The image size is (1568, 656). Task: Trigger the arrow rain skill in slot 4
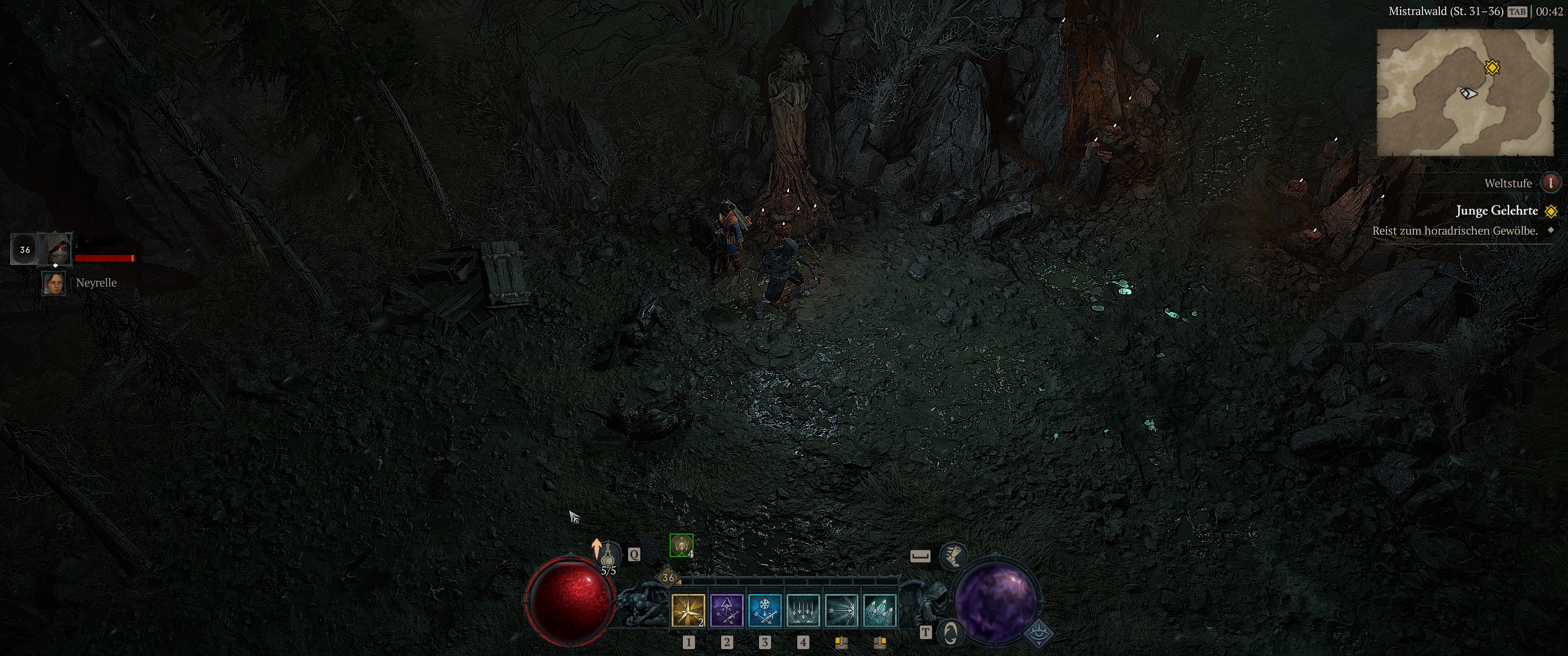804,610
